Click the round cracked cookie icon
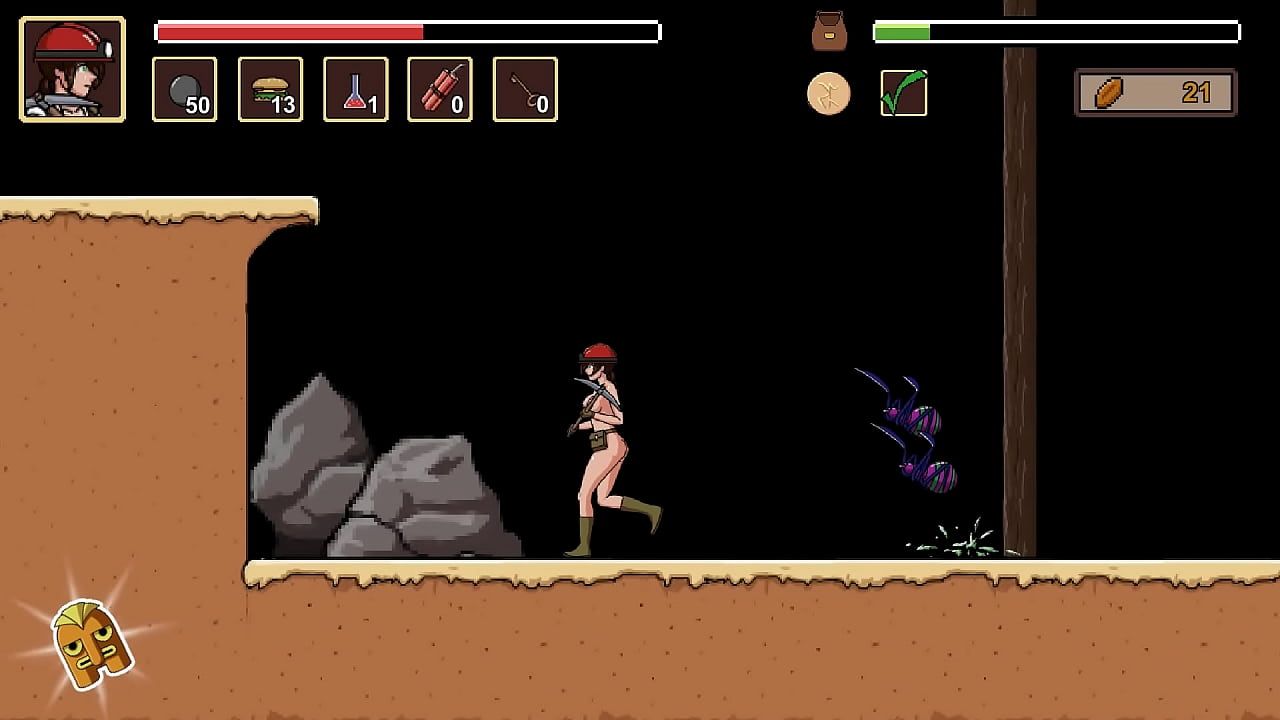 829,94
